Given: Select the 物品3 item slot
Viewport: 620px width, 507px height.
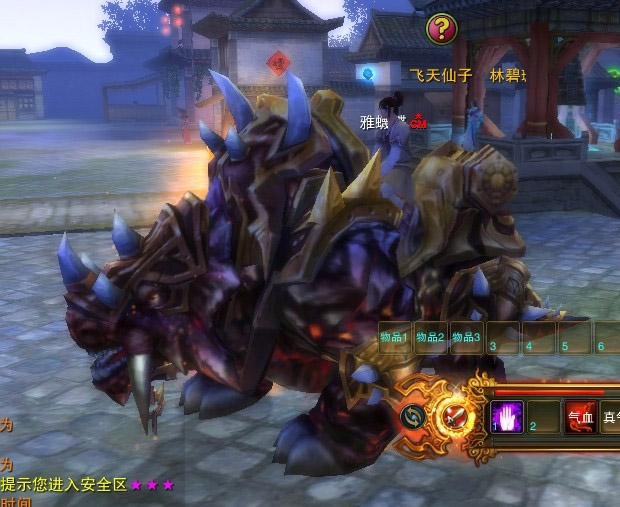Looking at the screenshot, I should point(466,339).
